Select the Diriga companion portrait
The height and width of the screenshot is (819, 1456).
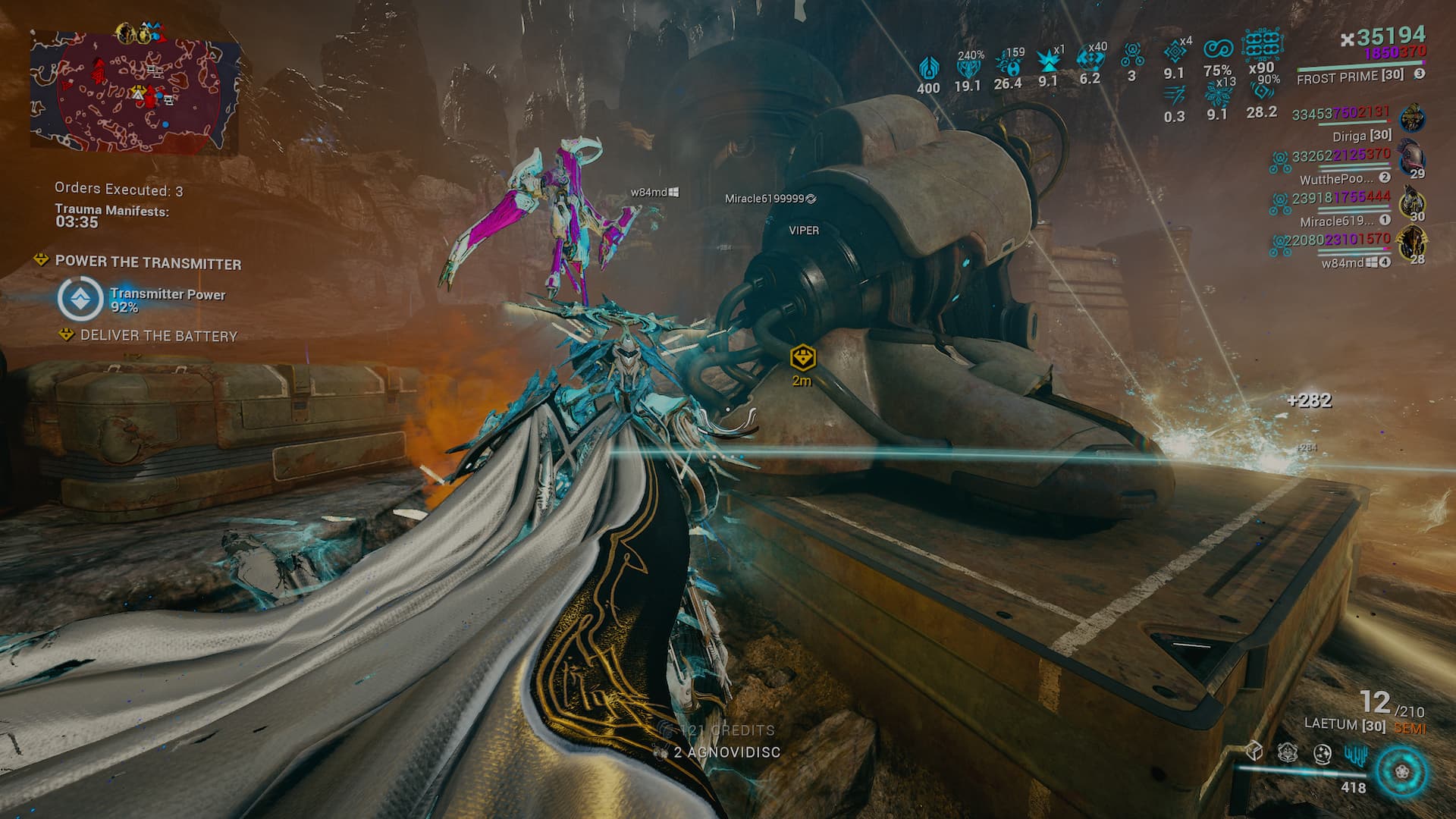point(1412,119)
